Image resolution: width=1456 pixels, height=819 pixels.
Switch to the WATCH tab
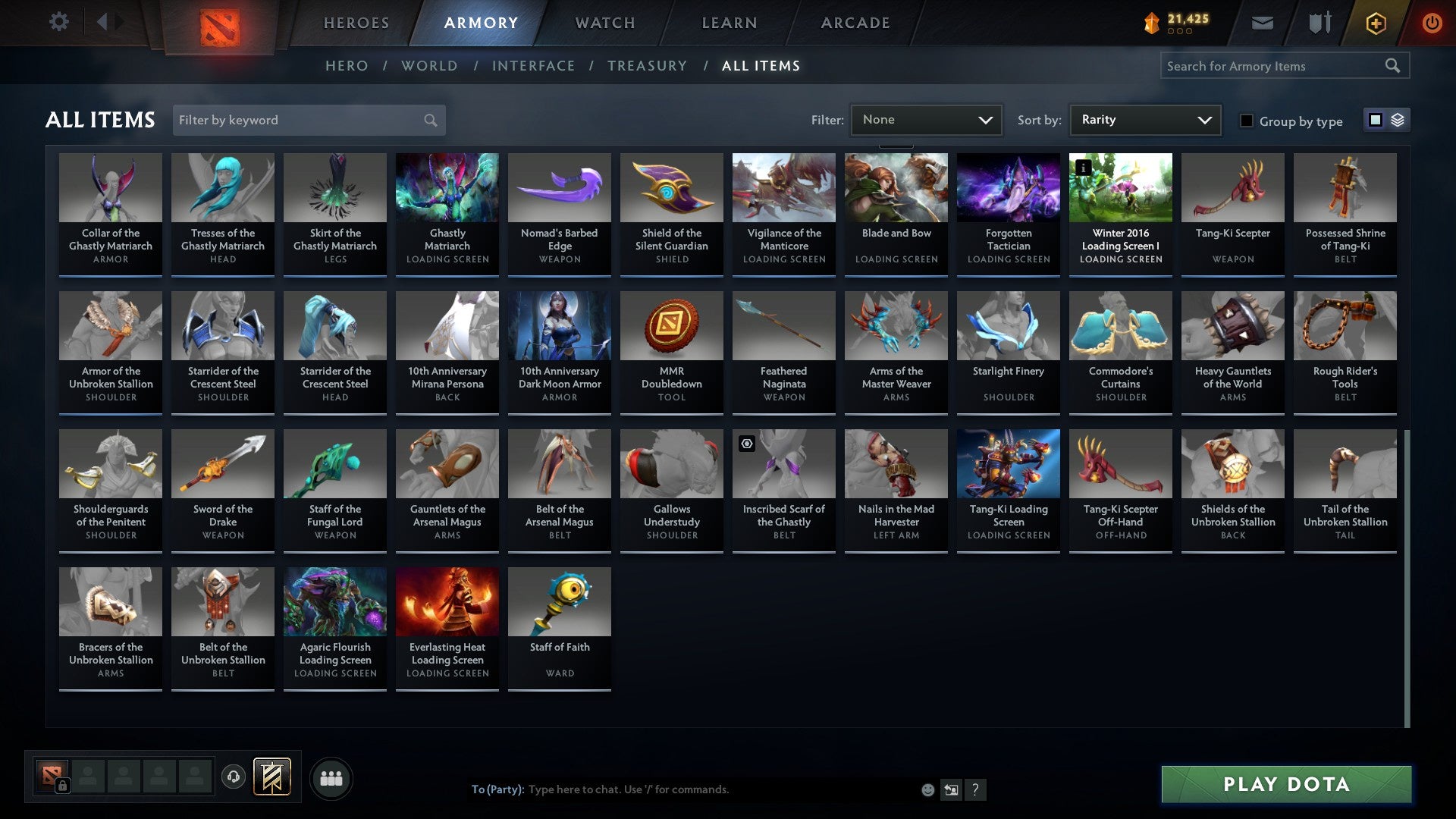pos(604,23)
